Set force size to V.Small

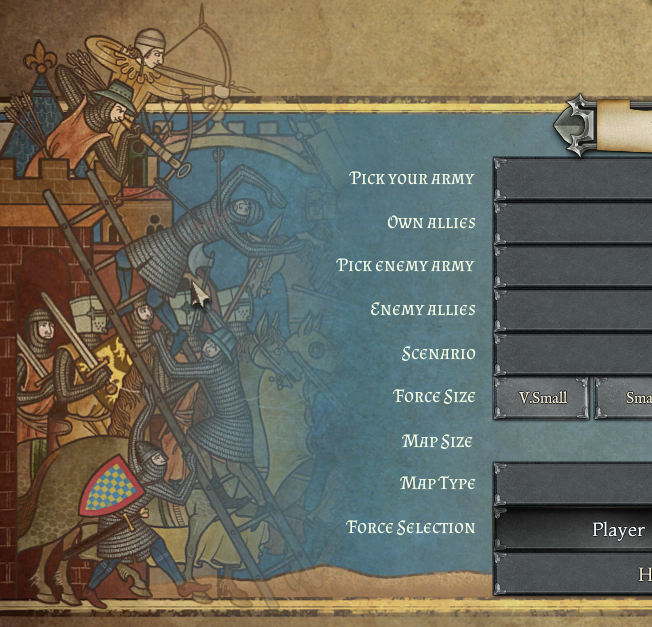(x=542, y=398)
